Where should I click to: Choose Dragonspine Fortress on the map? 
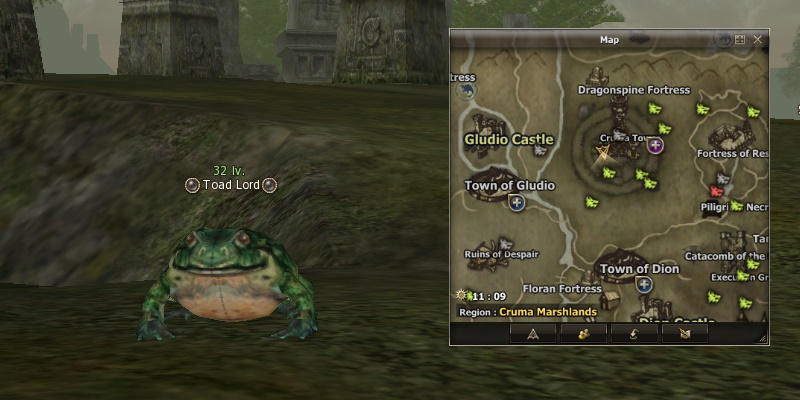click(x=634, y=90)
